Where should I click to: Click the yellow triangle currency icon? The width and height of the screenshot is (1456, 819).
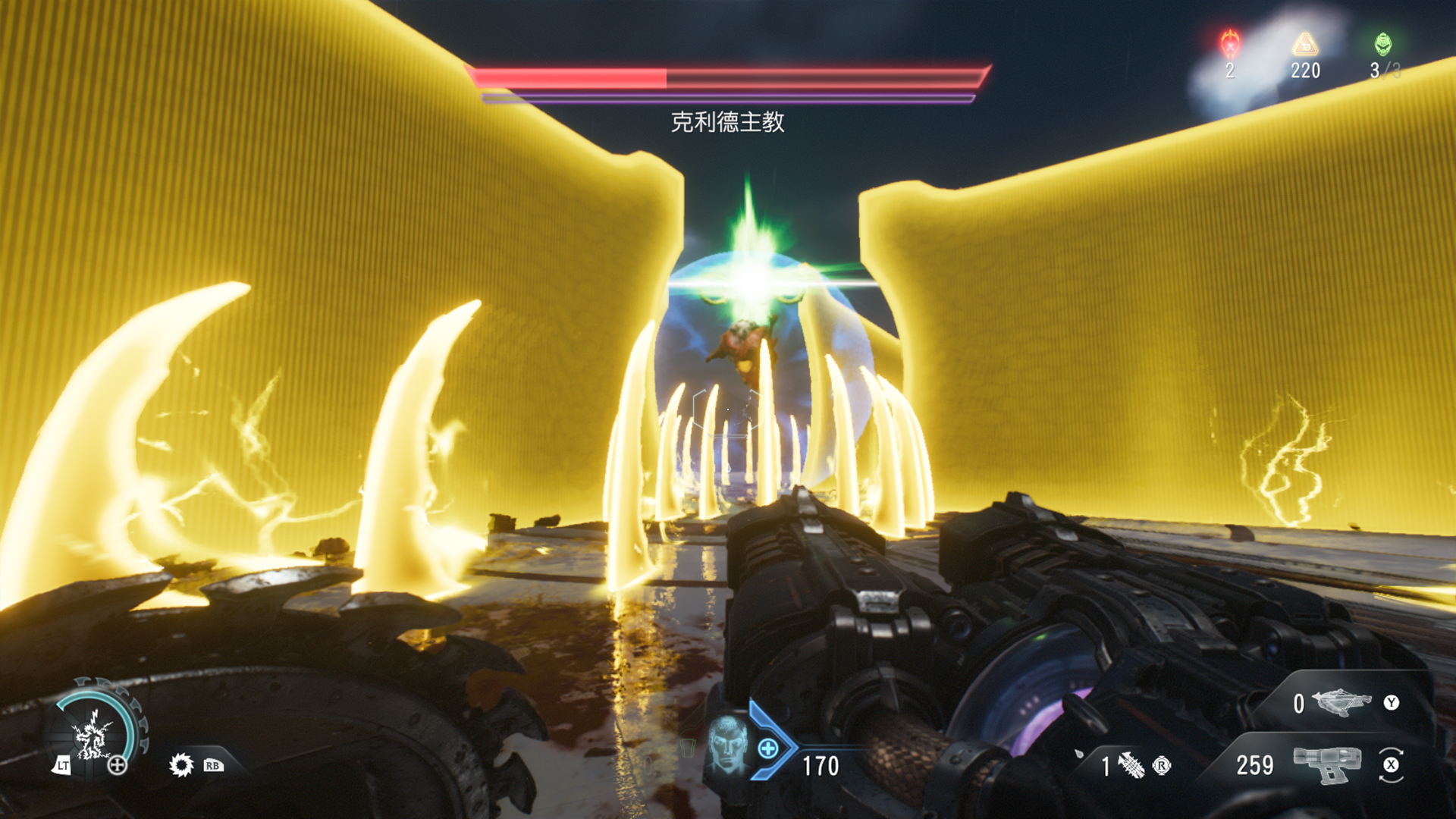(x=1305, y=44)
